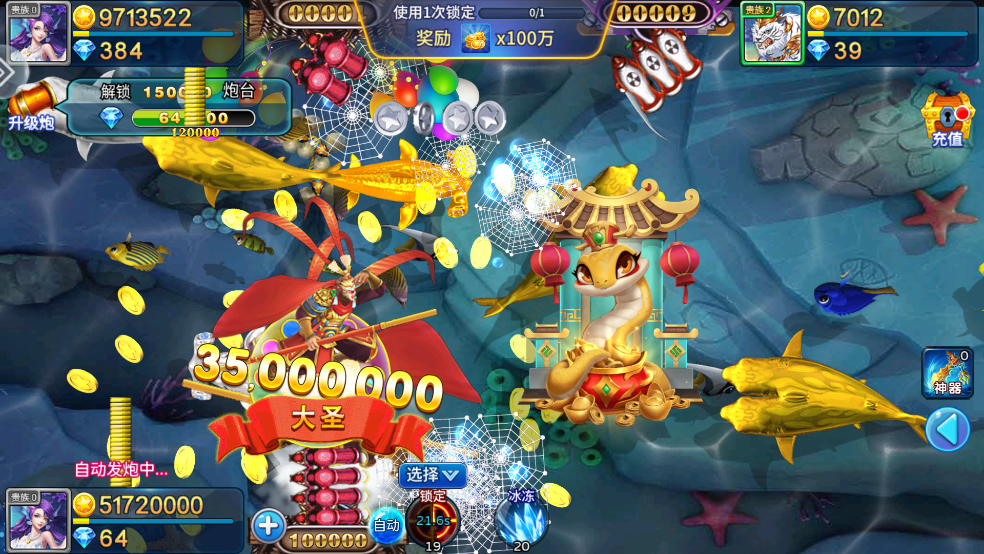The height and width of the screenshot is (554, 984).
Task: Open the 选择 dropdown
Action: pyautogui.click(x=433, y=474)
